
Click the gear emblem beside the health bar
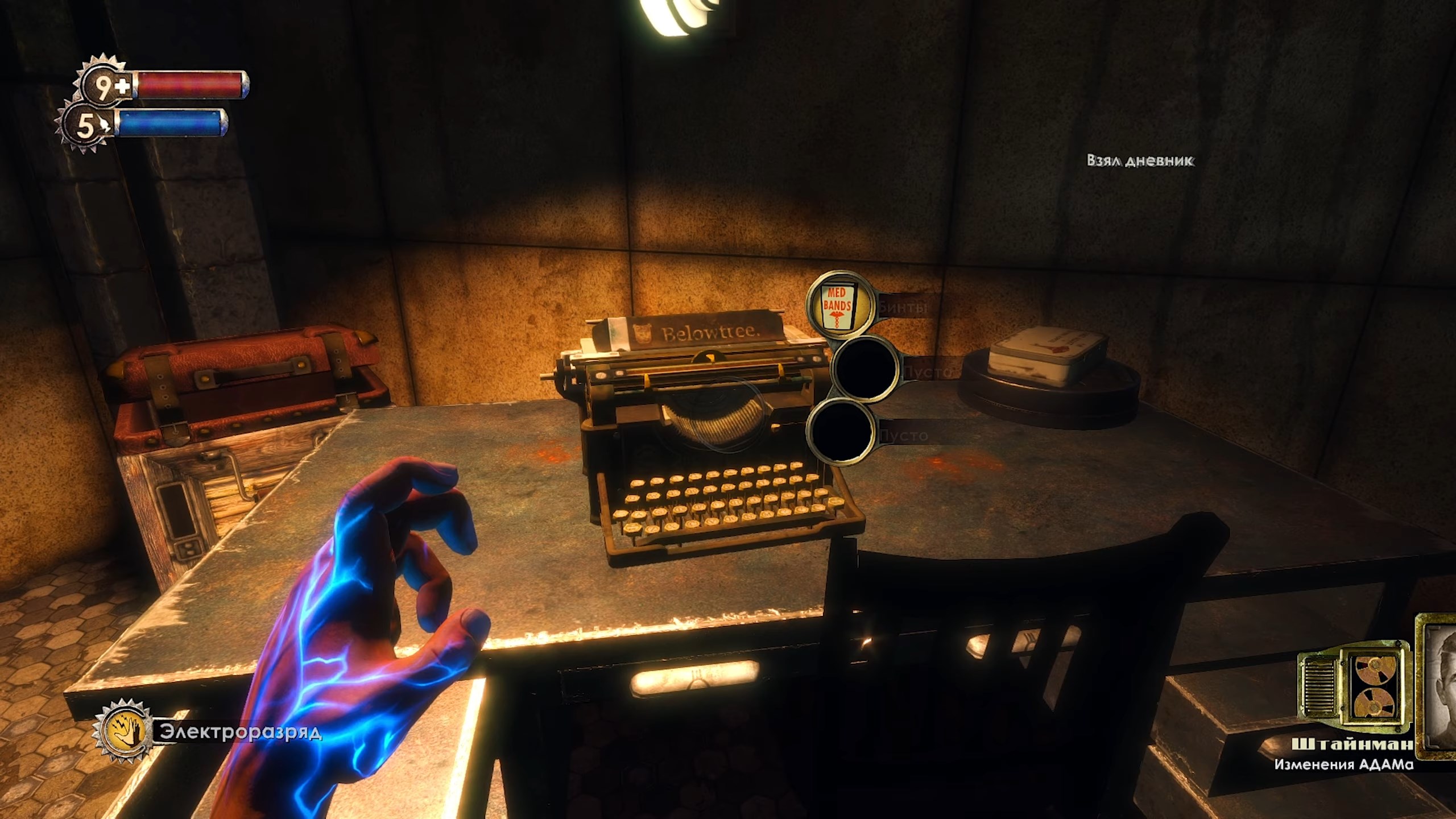(x=100, y=85)
